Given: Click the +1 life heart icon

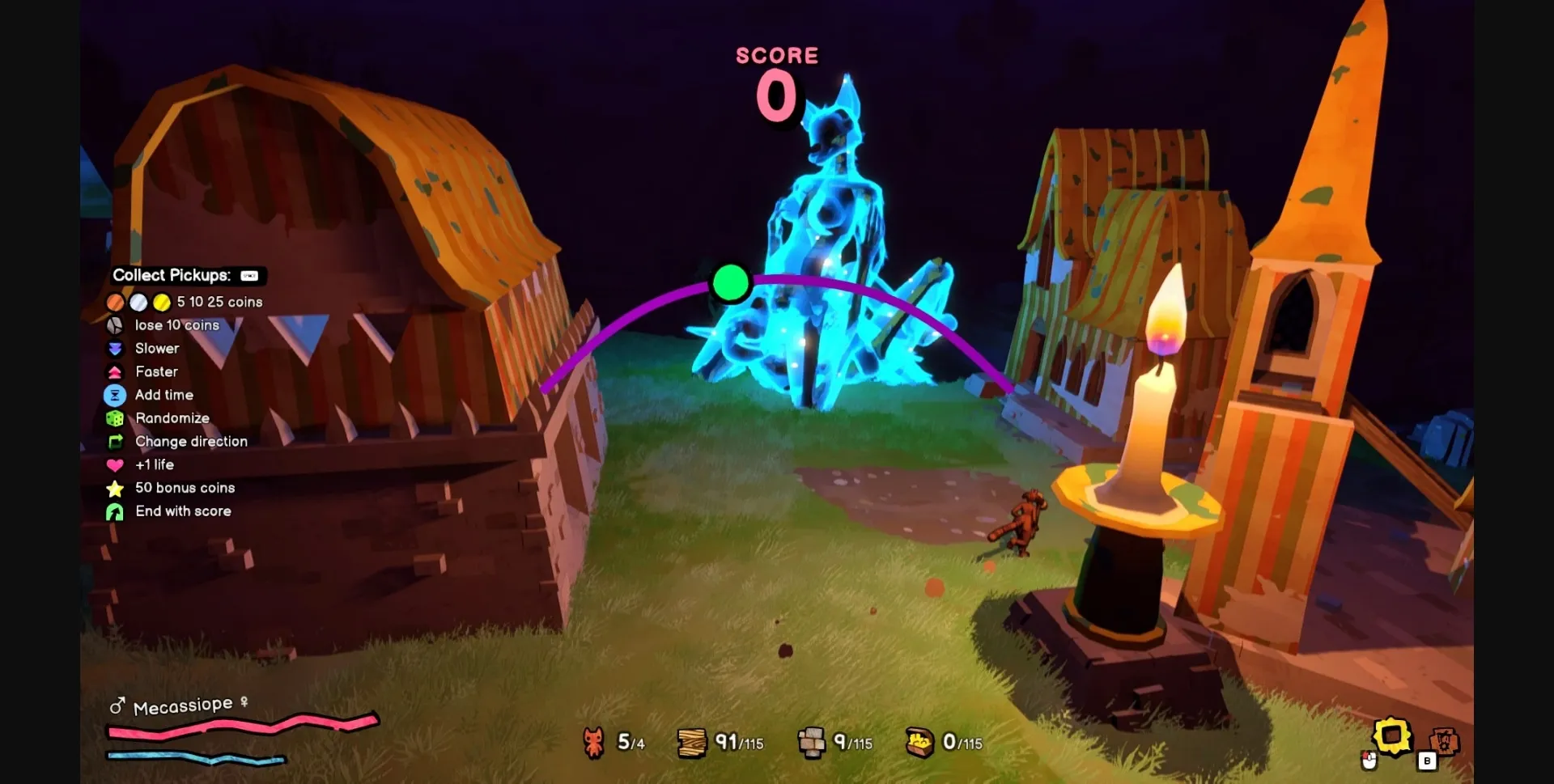Looking at the screenshot, I should click(x=115, y=465).
